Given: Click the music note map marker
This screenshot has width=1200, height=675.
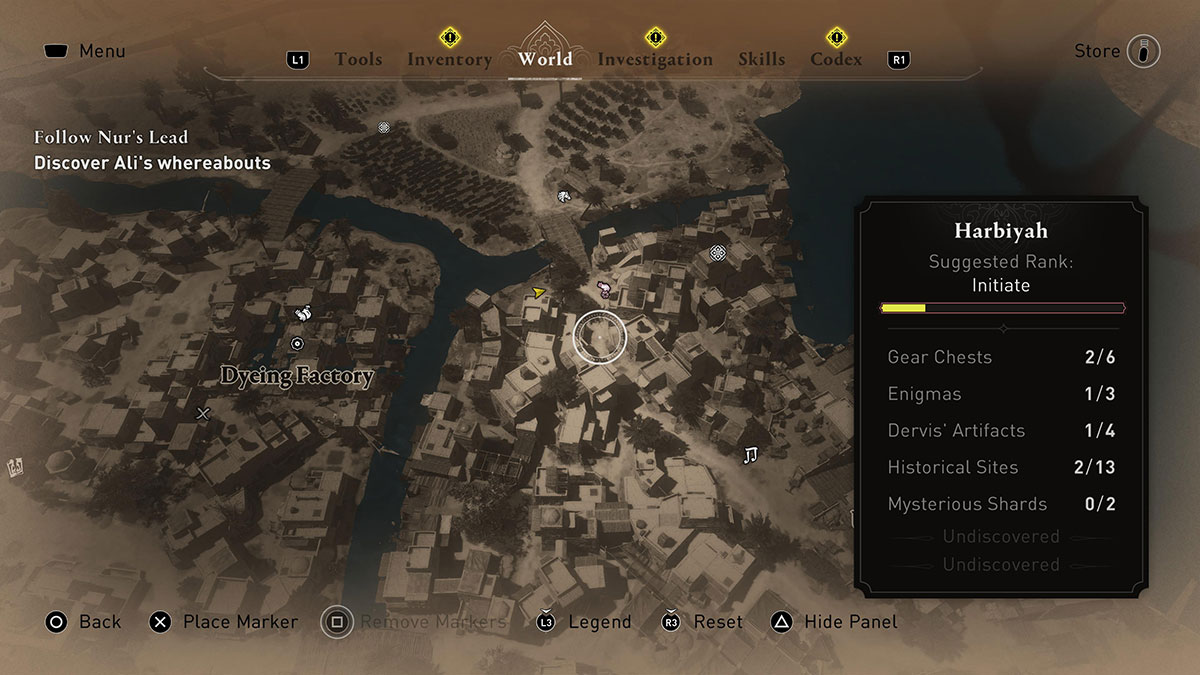Looking at the screenshot, I should click(x=750, y=455).
